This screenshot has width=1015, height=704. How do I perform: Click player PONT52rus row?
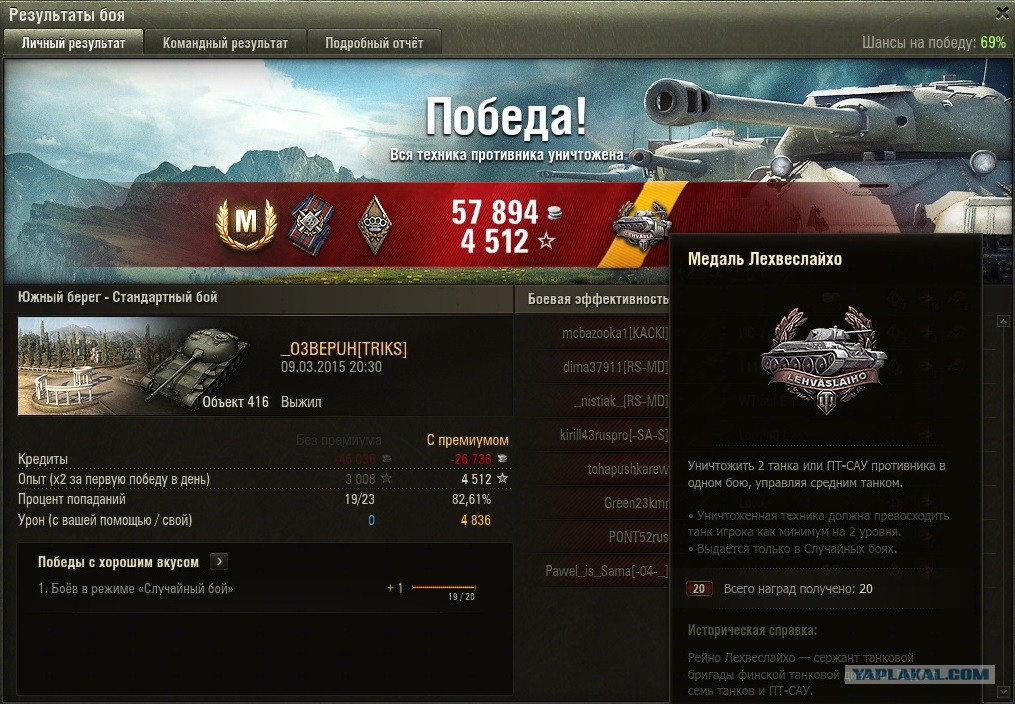point(638,537)
